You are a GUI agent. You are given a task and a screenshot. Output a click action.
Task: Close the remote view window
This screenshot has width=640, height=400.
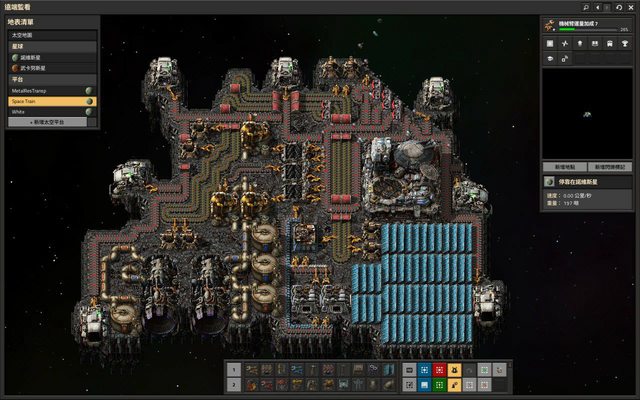click(x=632, y=6)
